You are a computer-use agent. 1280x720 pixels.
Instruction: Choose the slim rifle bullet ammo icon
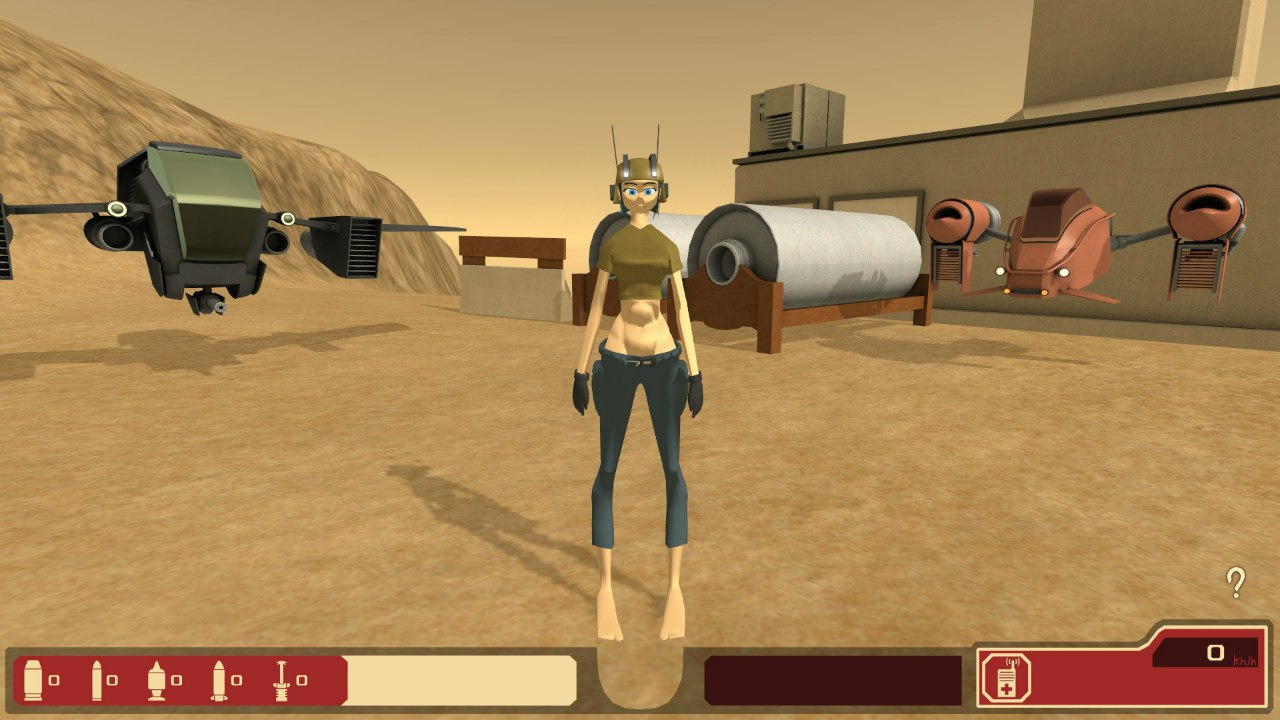[97, 680]
